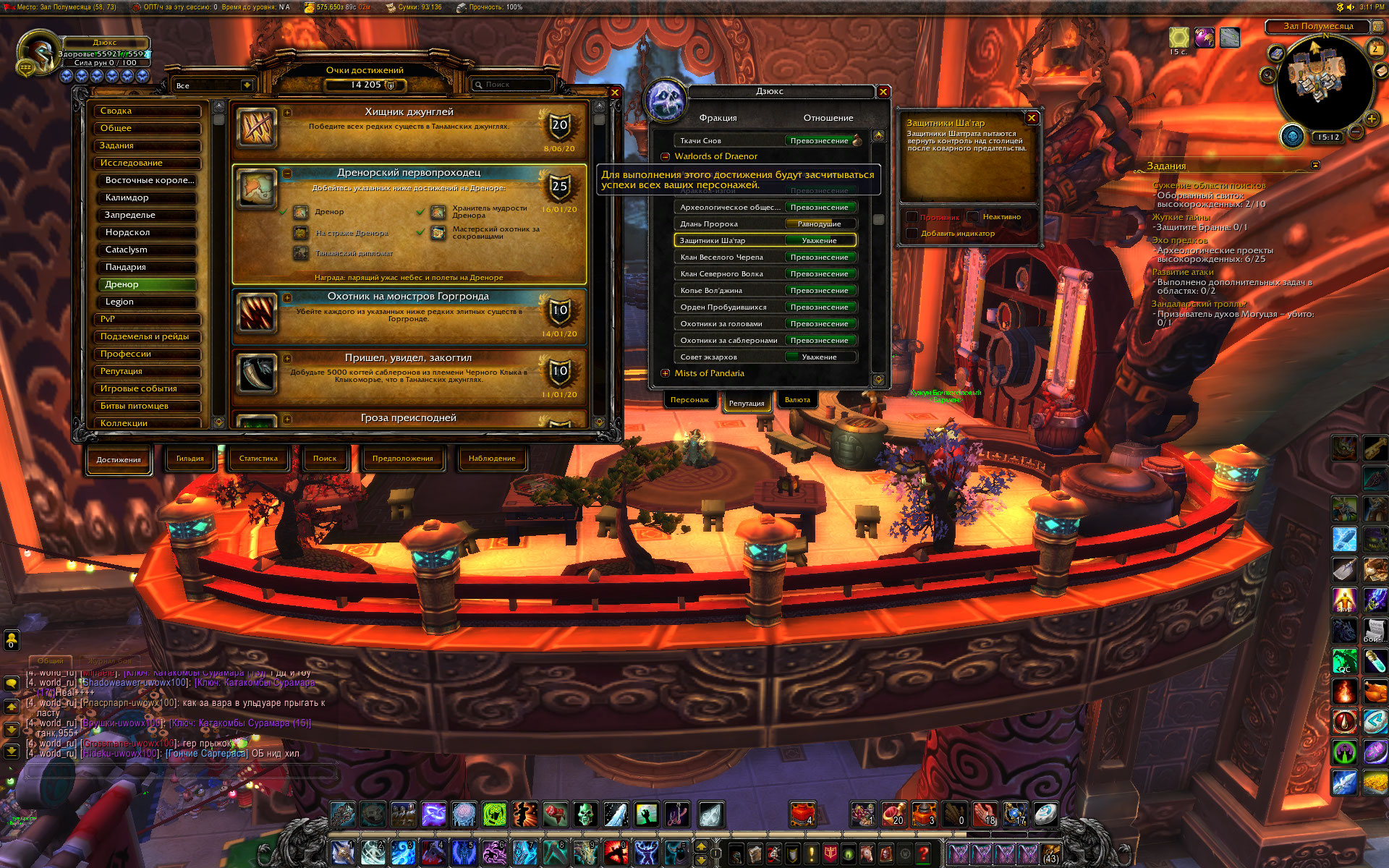Toggle the Неактивно checkbox
The image size is (1389, 868).
pyautogui.click(x=974, y=217)
